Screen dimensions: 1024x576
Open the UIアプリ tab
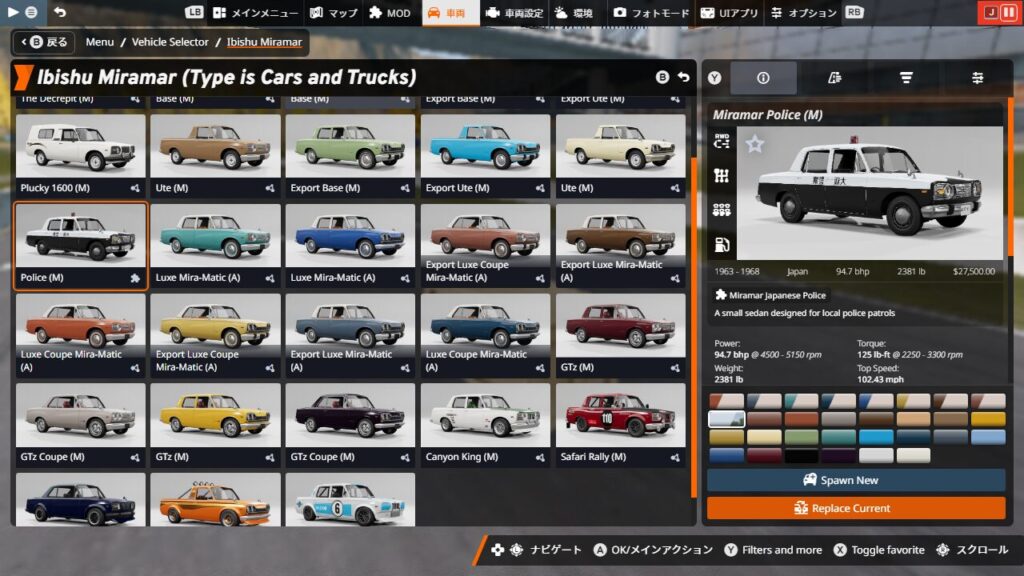tap(730, 13)
